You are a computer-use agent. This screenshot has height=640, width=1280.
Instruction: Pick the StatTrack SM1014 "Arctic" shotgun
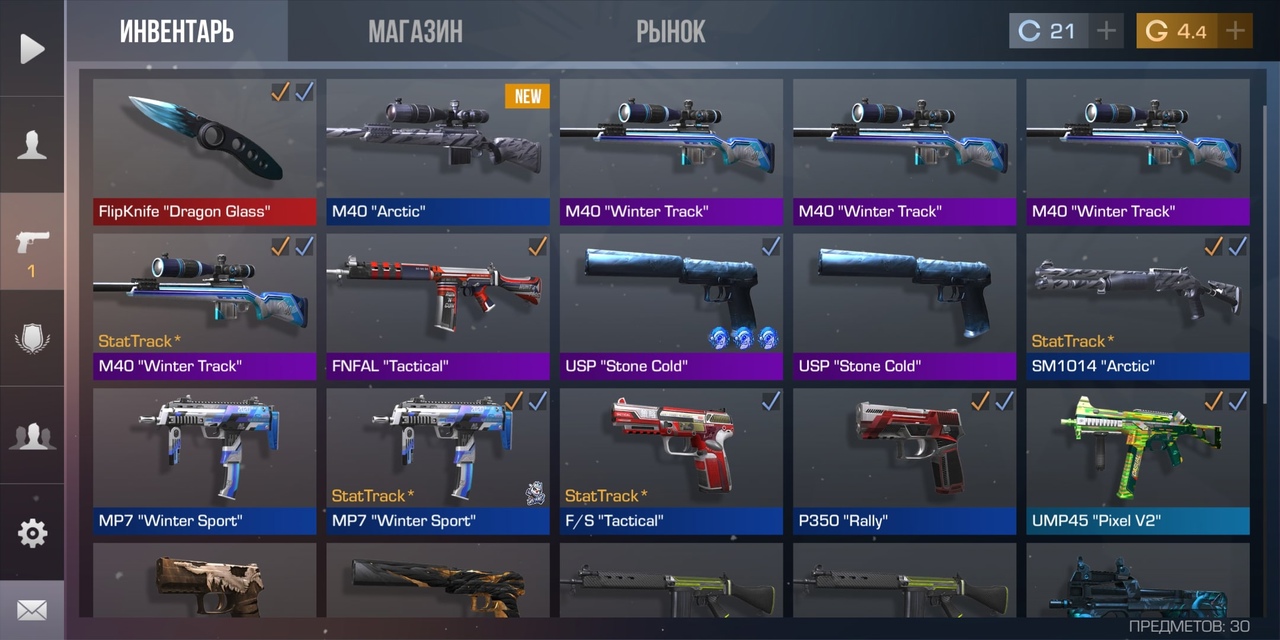[1137, 305]
